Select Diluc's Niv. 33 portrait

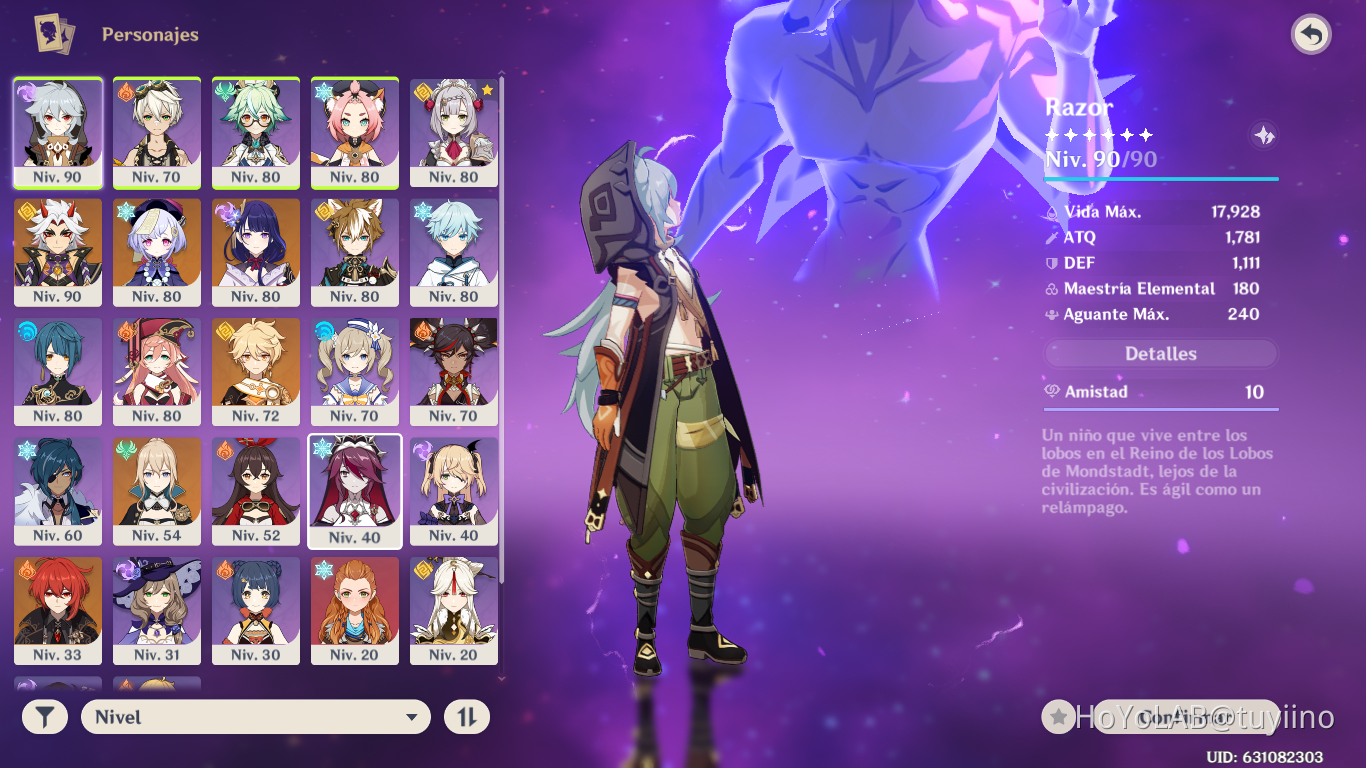pyautogui.click(x=57, y=610)
